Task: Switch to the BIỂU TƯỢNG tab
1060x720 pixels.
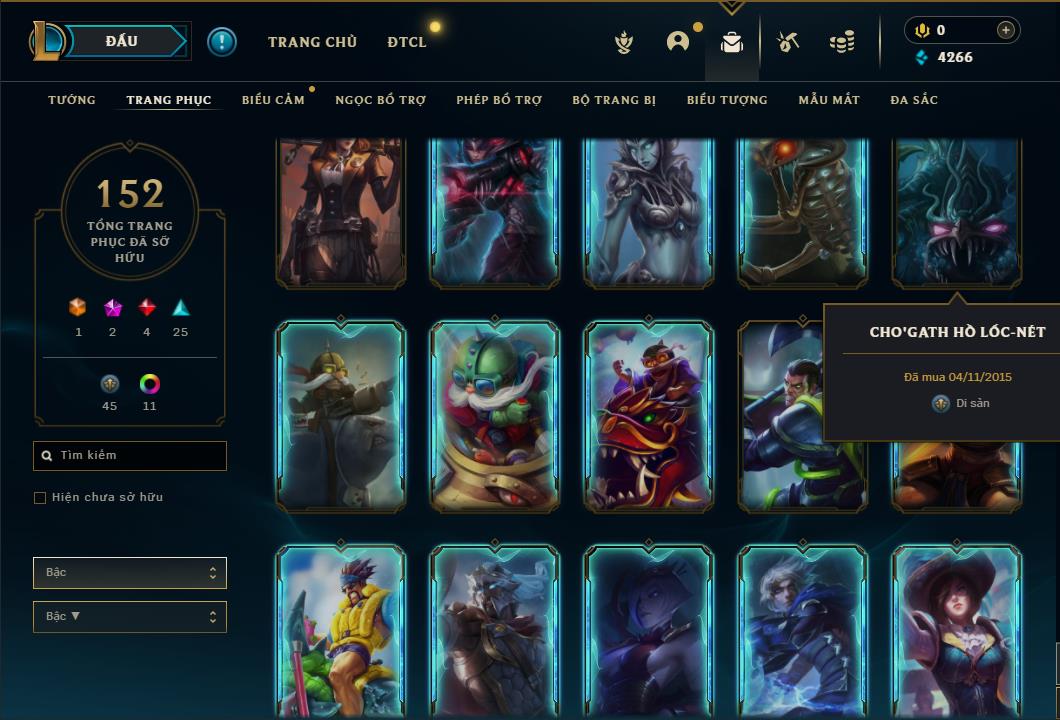Action: click(727, 100)
